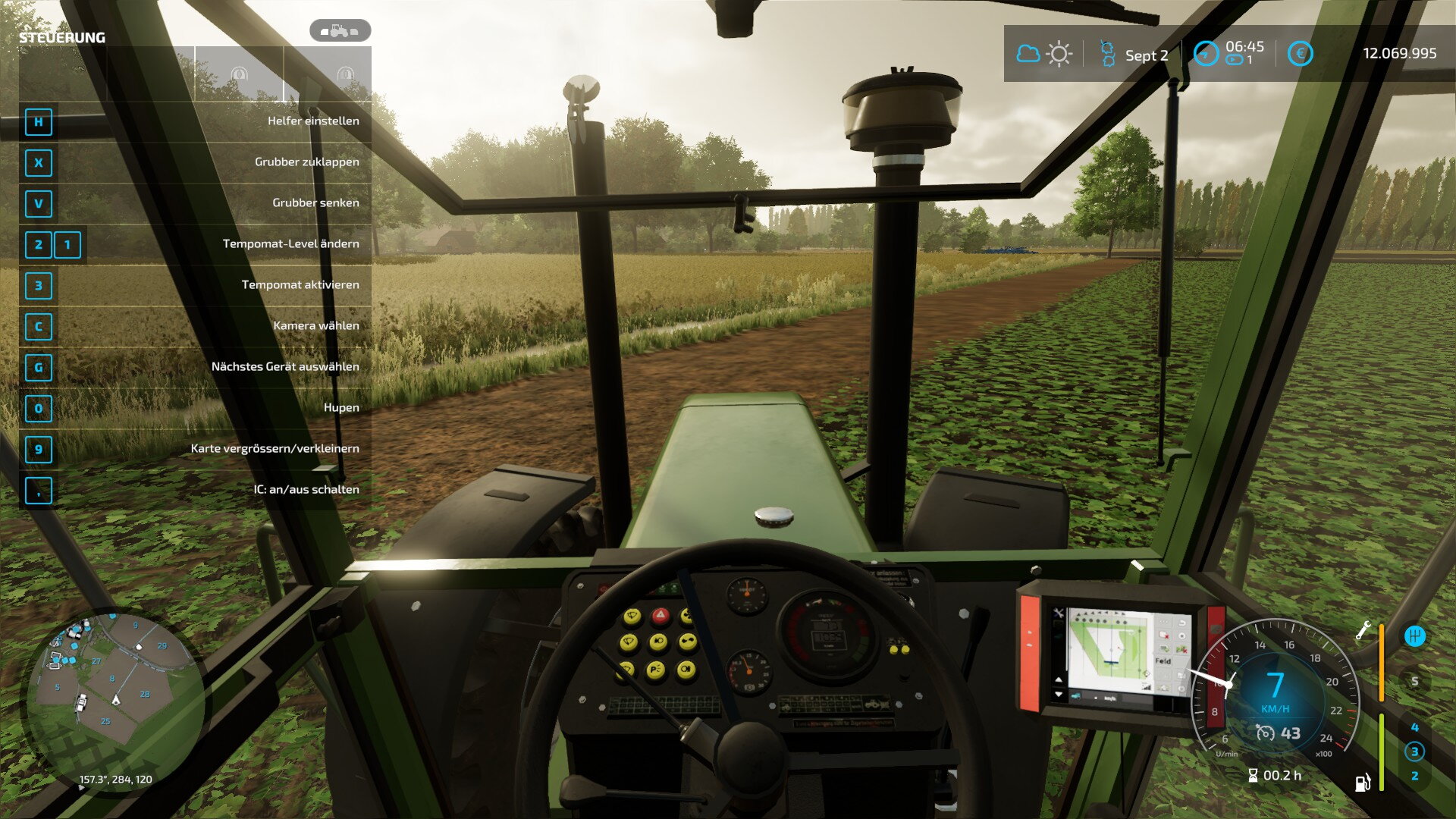Select the Sept 2 calendar date
This screenshot has width=1456, height=819.
[x=1146, y=55]
